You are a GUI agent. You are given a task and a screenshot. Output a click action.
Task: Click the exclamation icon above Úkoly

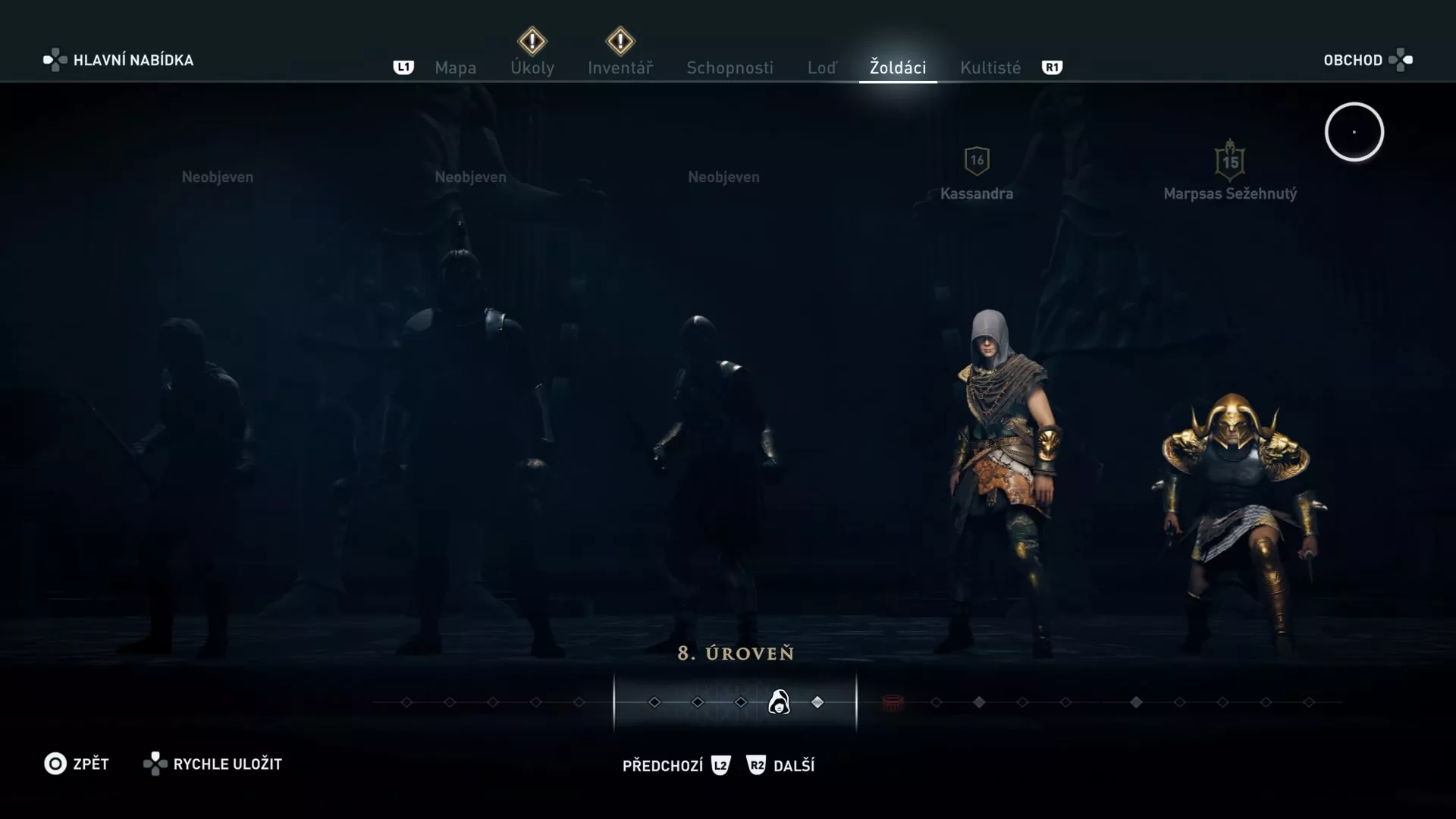click(532, 39)
